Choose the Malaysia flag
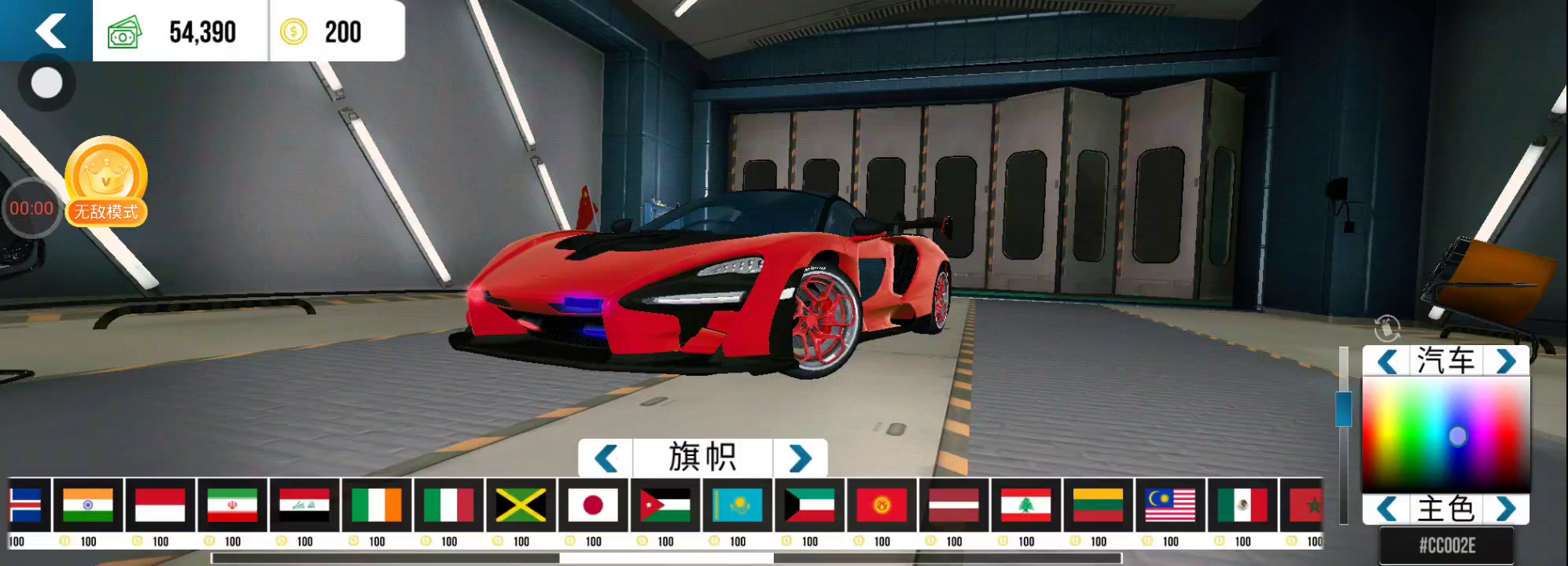 [1170, 505]
